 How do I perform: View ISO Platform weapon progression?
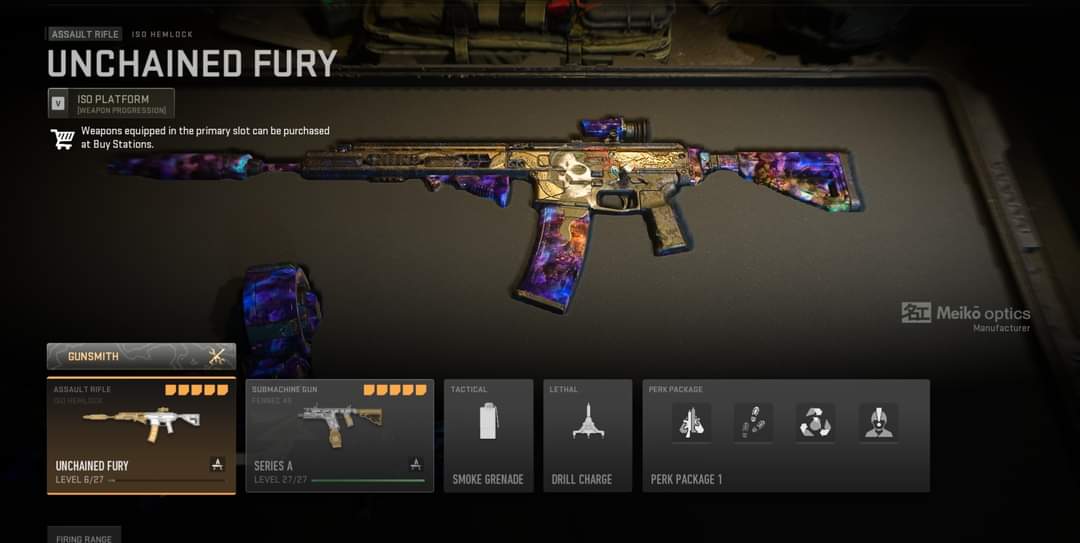tap(111, 103)
